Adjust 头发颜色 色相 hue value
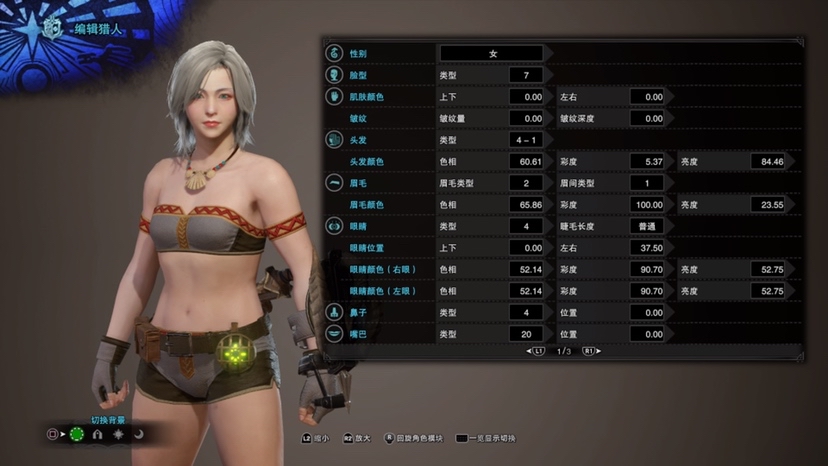This screenshot has width=828, height=466. [x=526, y=161]
